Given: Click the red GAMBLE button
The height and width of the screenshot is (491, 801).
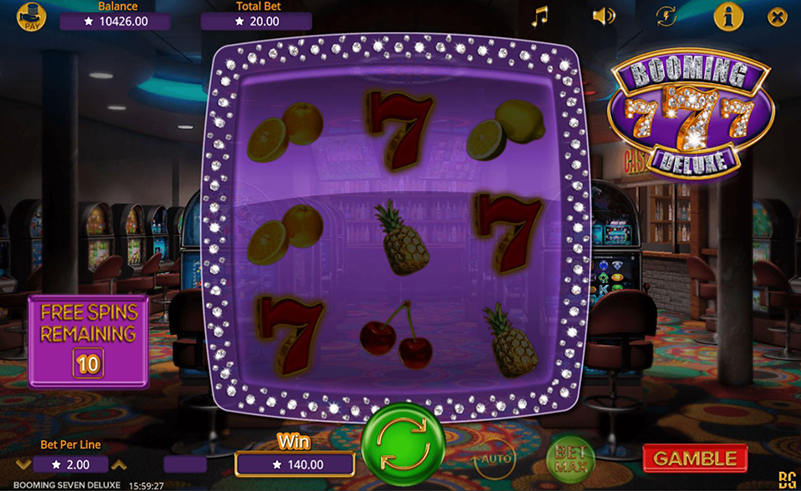Looking at the screenshot, I should 695,458.
